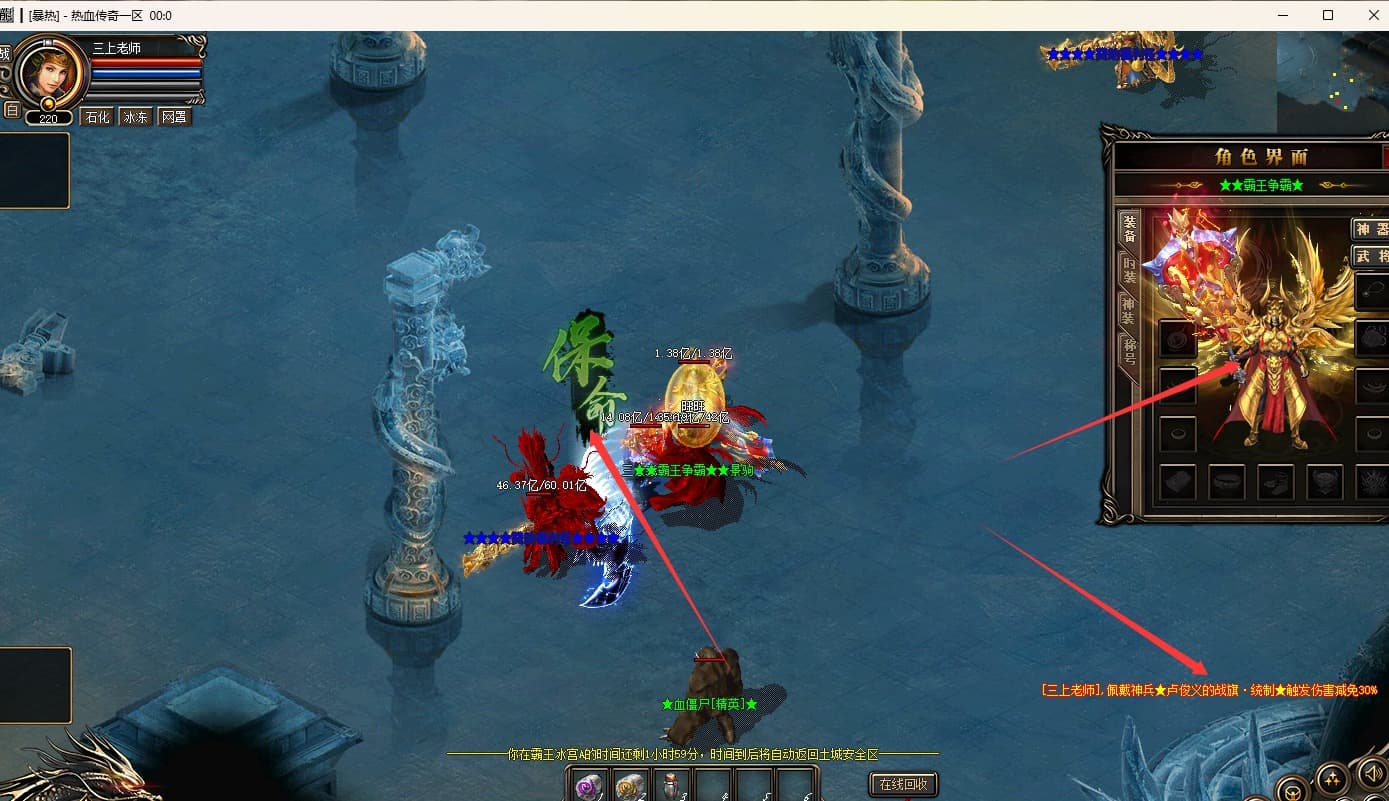1389x801 pixels.
Task: Switch to the 装备 equipment tab
Action: [x=1129, y=229]
